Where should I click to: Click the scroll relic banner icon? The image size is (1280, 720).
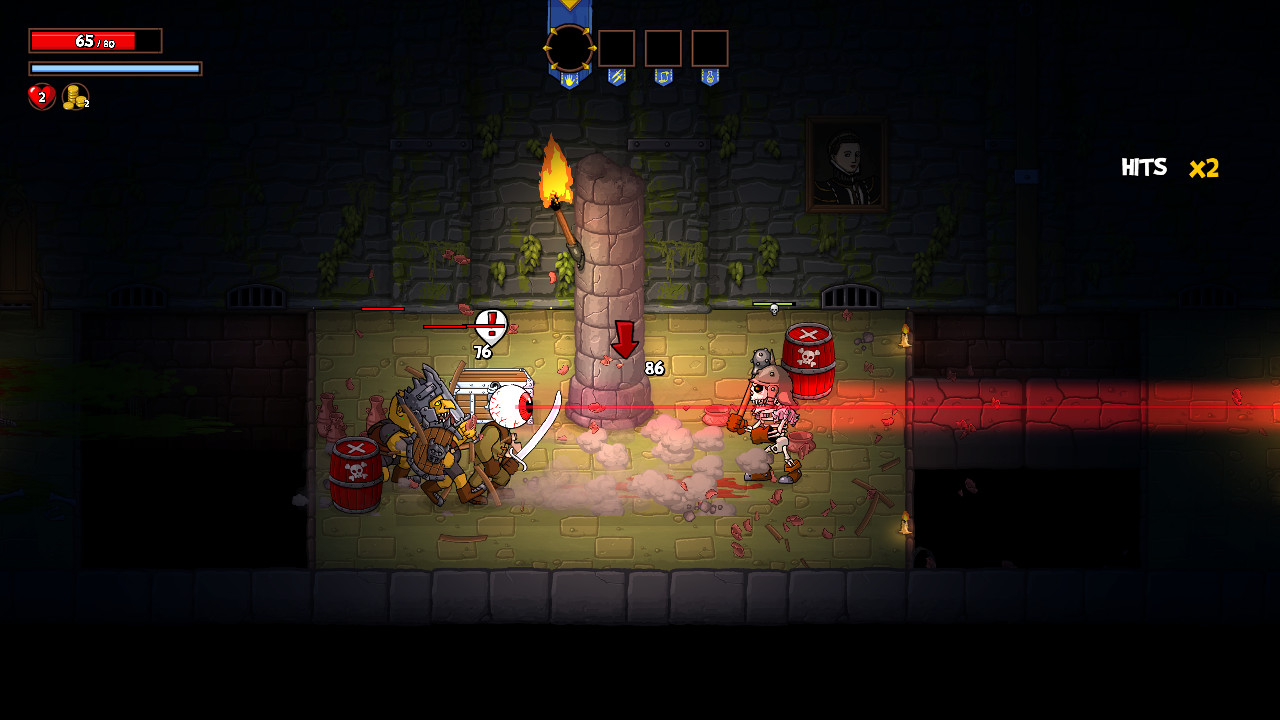(x=663, y=77)
